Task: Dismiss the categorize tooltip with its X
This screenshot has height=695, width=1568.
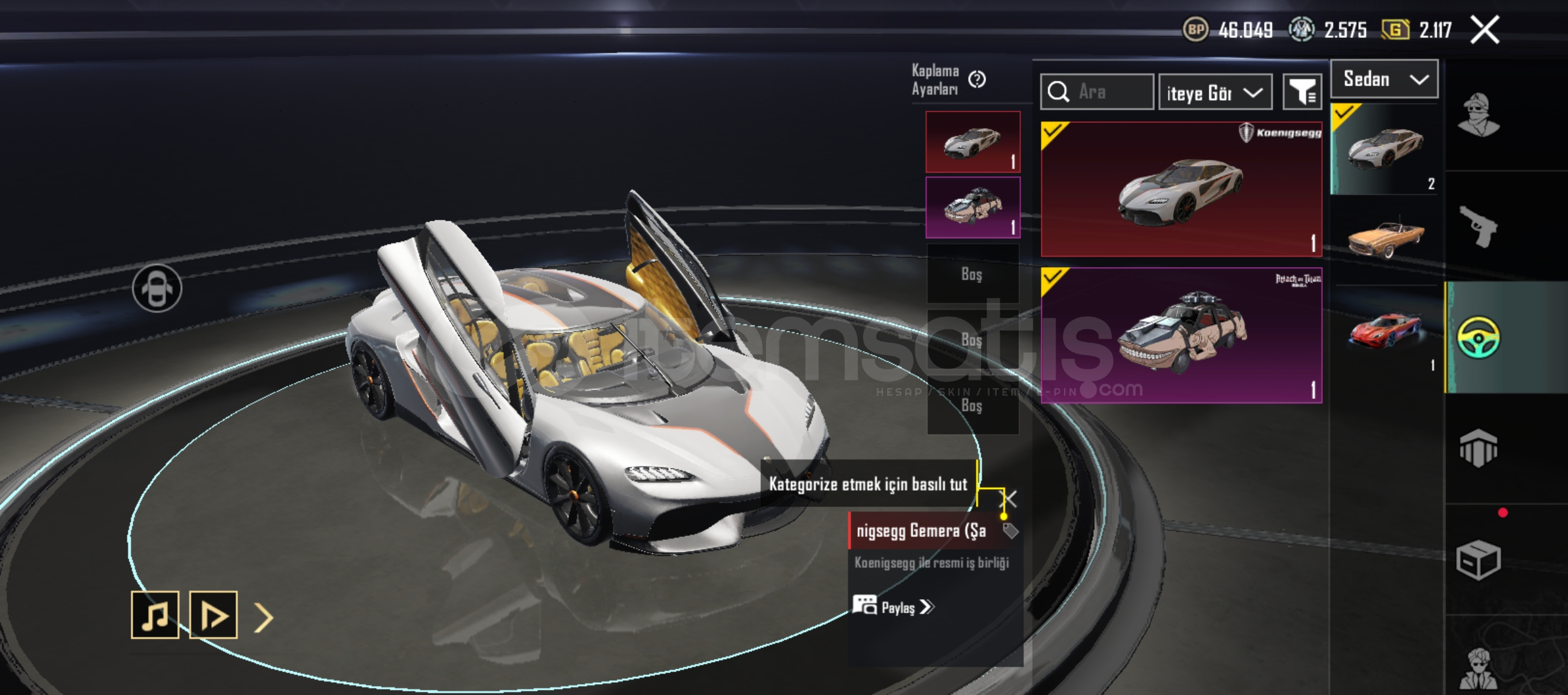Action: [x=1011, y=499]
